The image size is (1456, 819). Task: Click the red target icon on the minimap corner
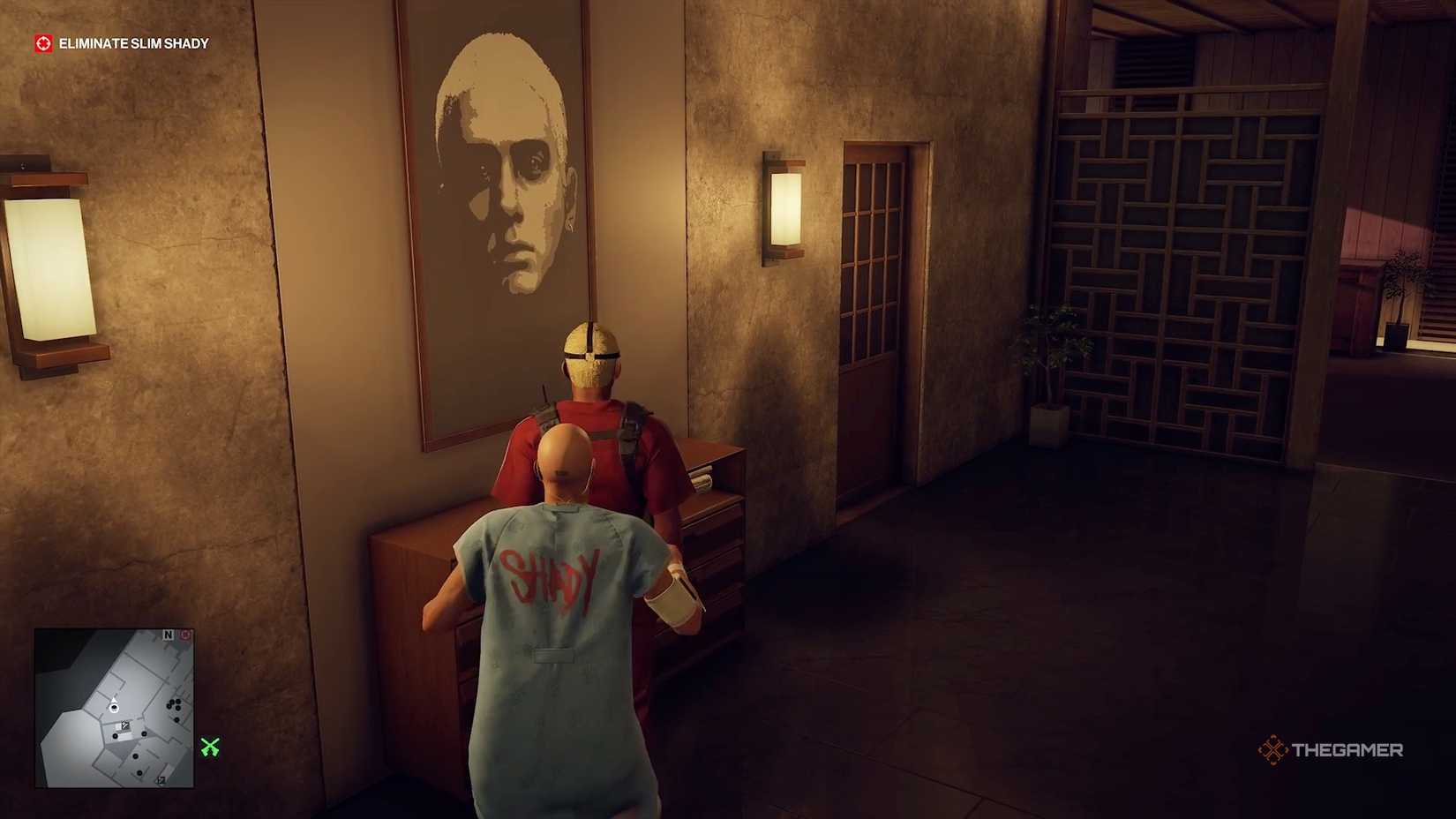(184, 635)
